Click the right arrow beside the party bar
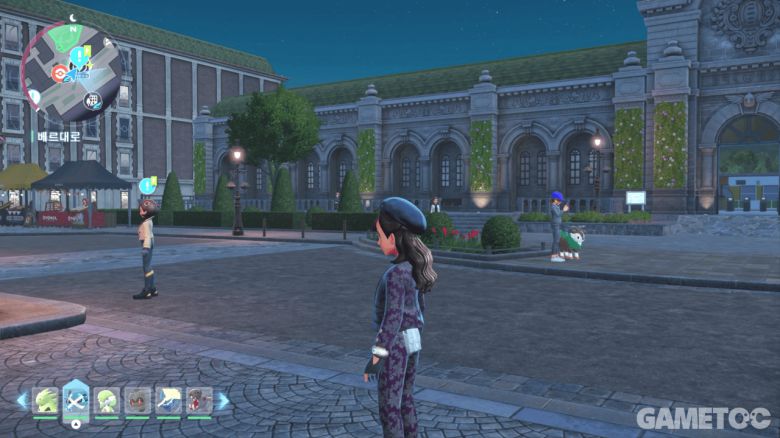The width and height of the screenshot is (780, 438). click(223, 400)
